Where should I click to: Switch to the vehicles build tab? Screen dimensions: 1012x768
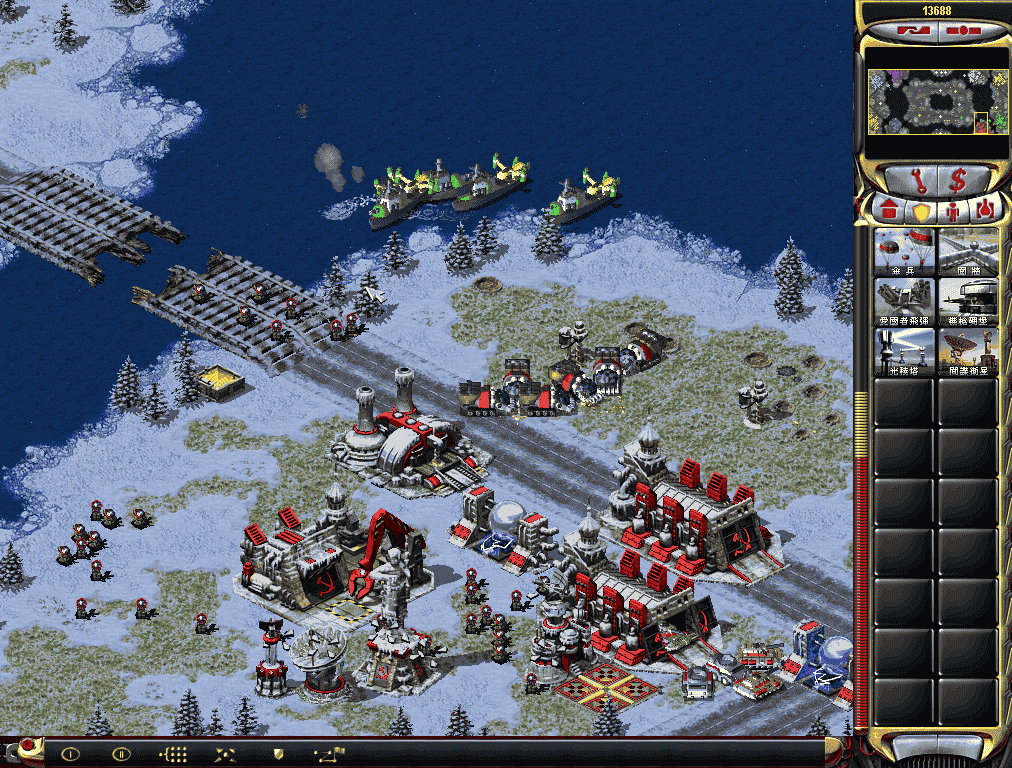point(985,211)
